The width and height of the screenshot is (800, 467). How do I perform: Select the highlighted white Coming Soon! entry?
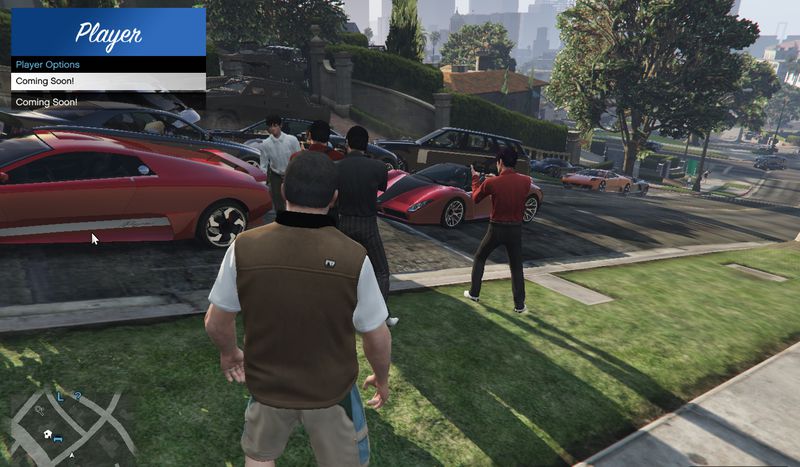(x=108, y=81)
